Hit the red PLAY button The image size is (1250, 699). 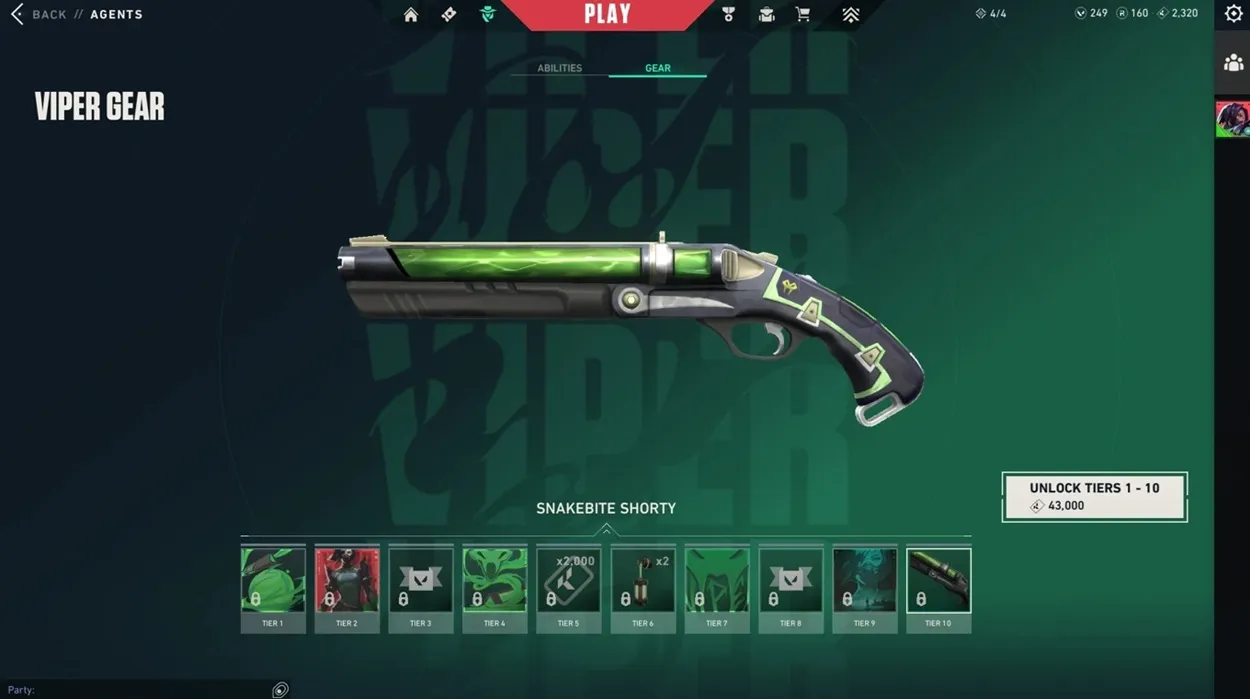click(607, 14)
